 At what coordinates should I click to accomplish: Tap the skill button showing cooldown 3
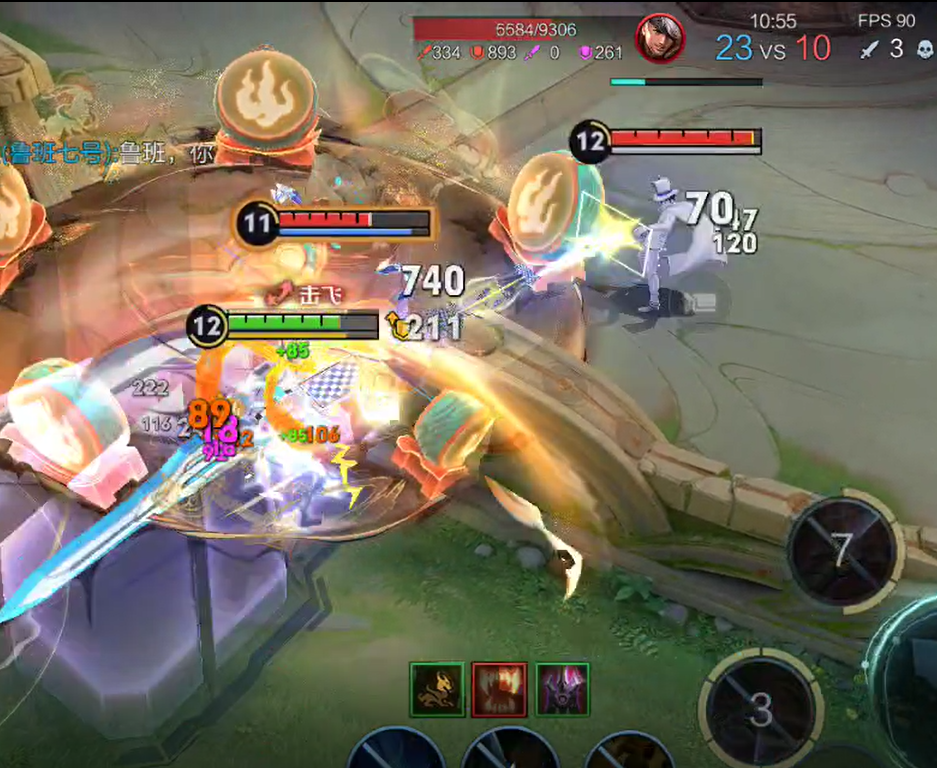(761, 708)
